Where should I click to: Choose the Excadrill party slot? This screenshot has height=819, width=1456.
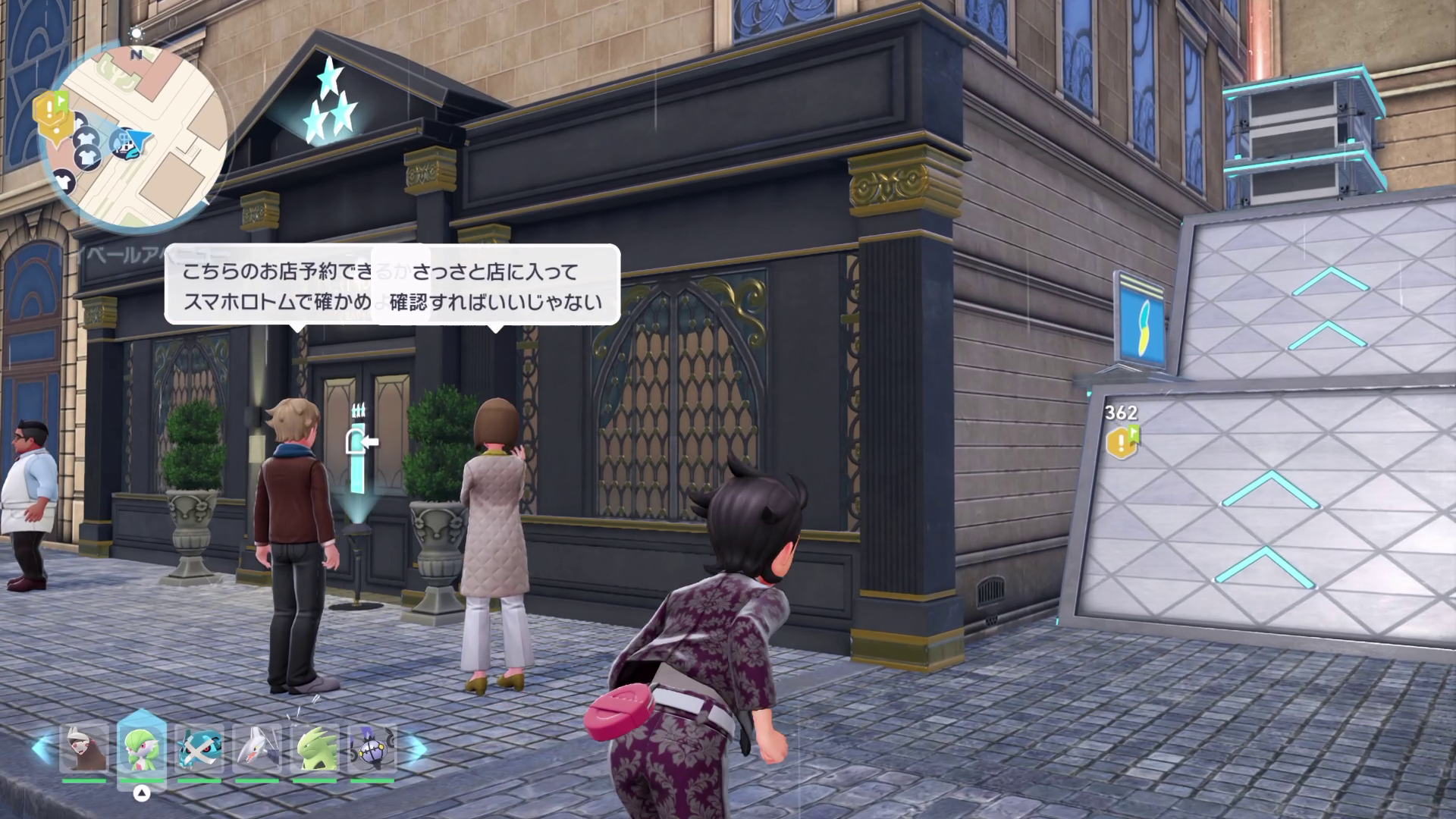tap(83, 748)
